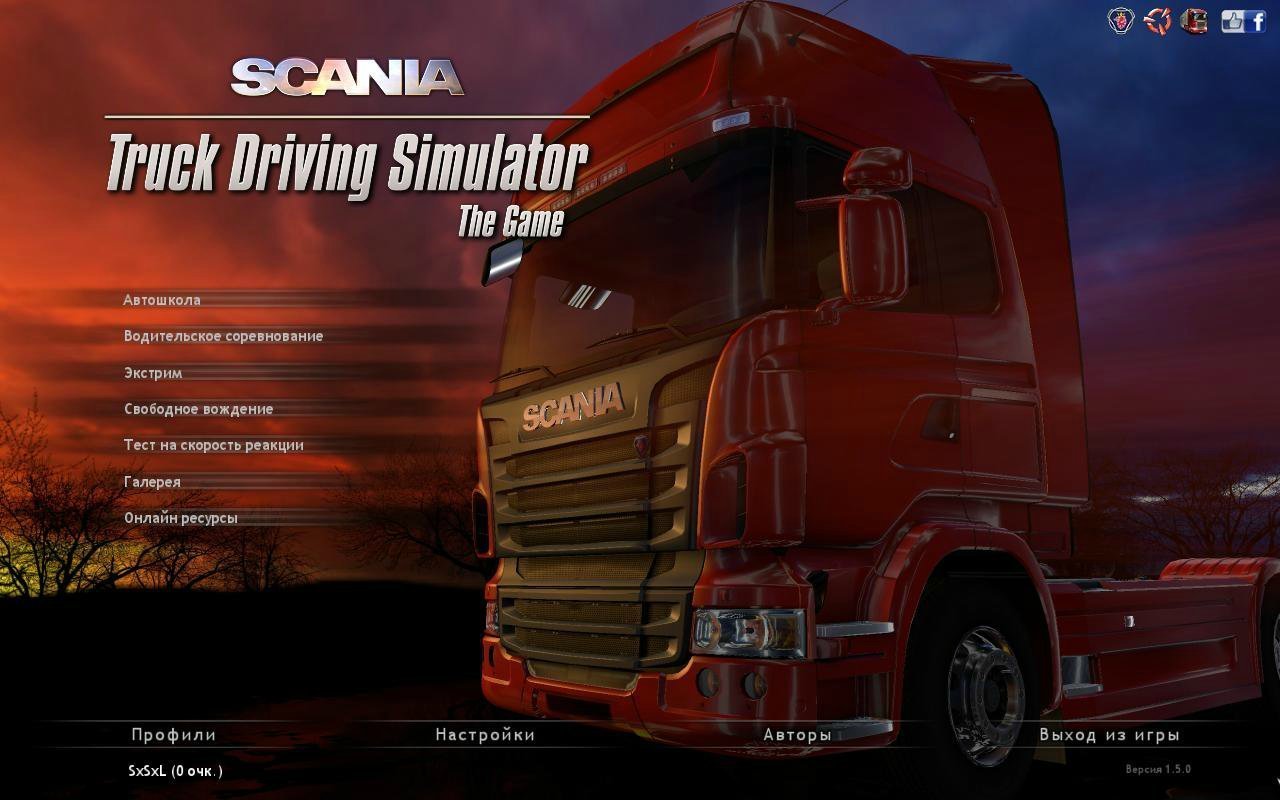The width and height of the screenshot is (1280, 800).
Task: Open the Галерея entry
Action: pos(152,482)
